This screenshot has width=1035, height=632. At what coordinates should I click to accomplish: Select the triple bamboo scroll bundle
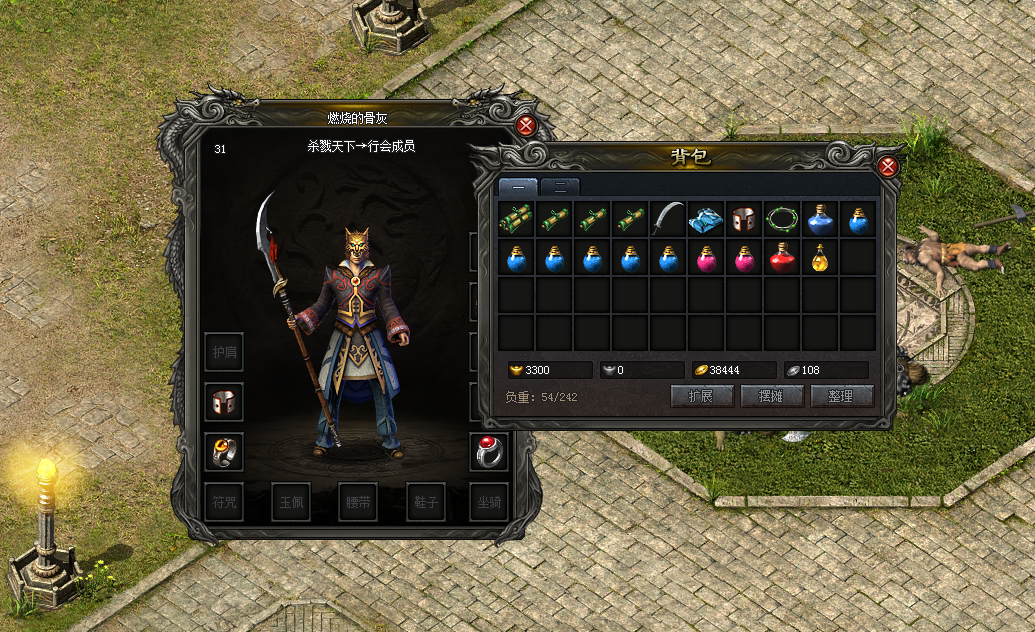click(x=516, y=219)
